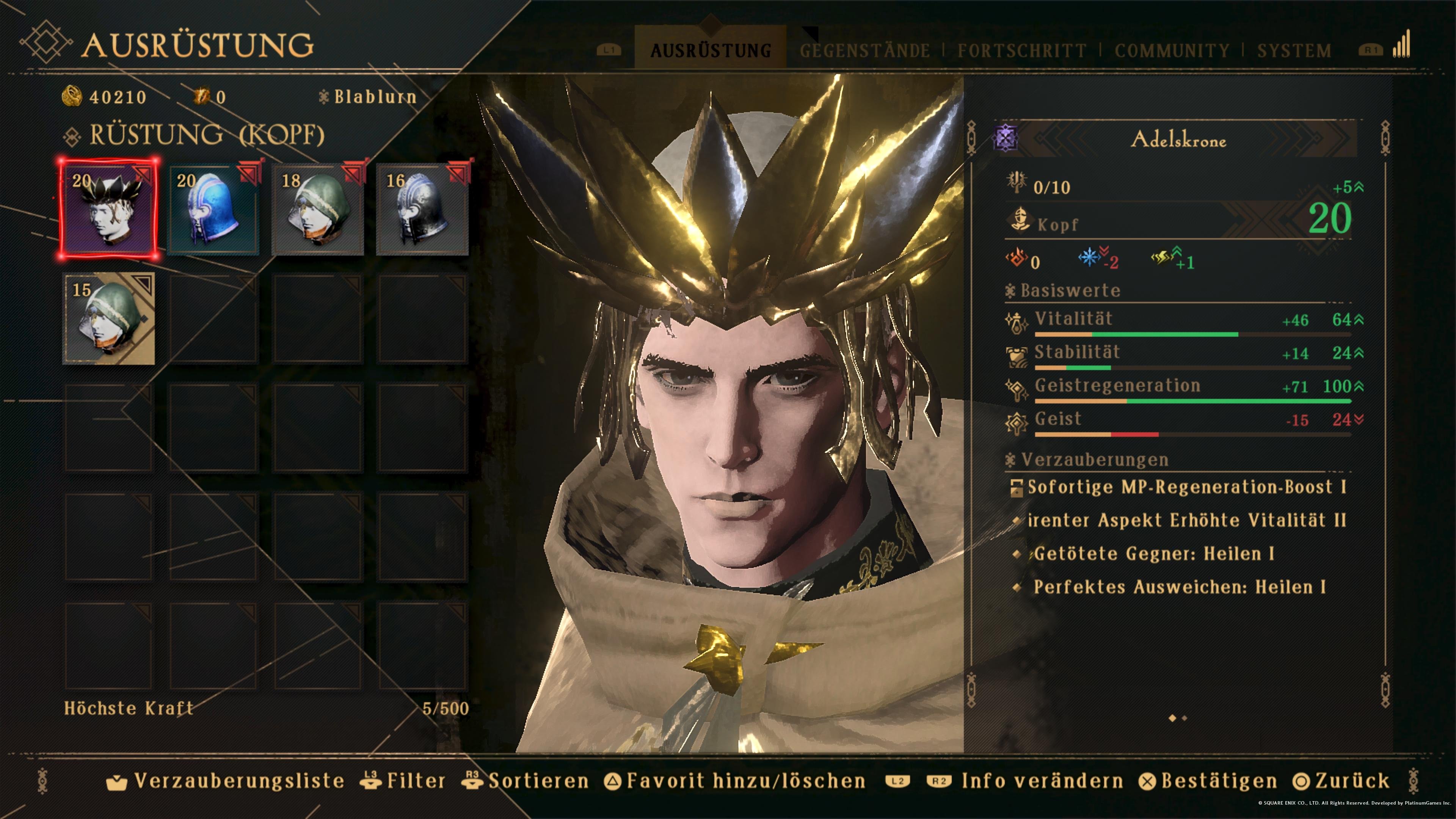Choose the blue helmet with power 20
Screen dimensions: 1456x819
213,209
